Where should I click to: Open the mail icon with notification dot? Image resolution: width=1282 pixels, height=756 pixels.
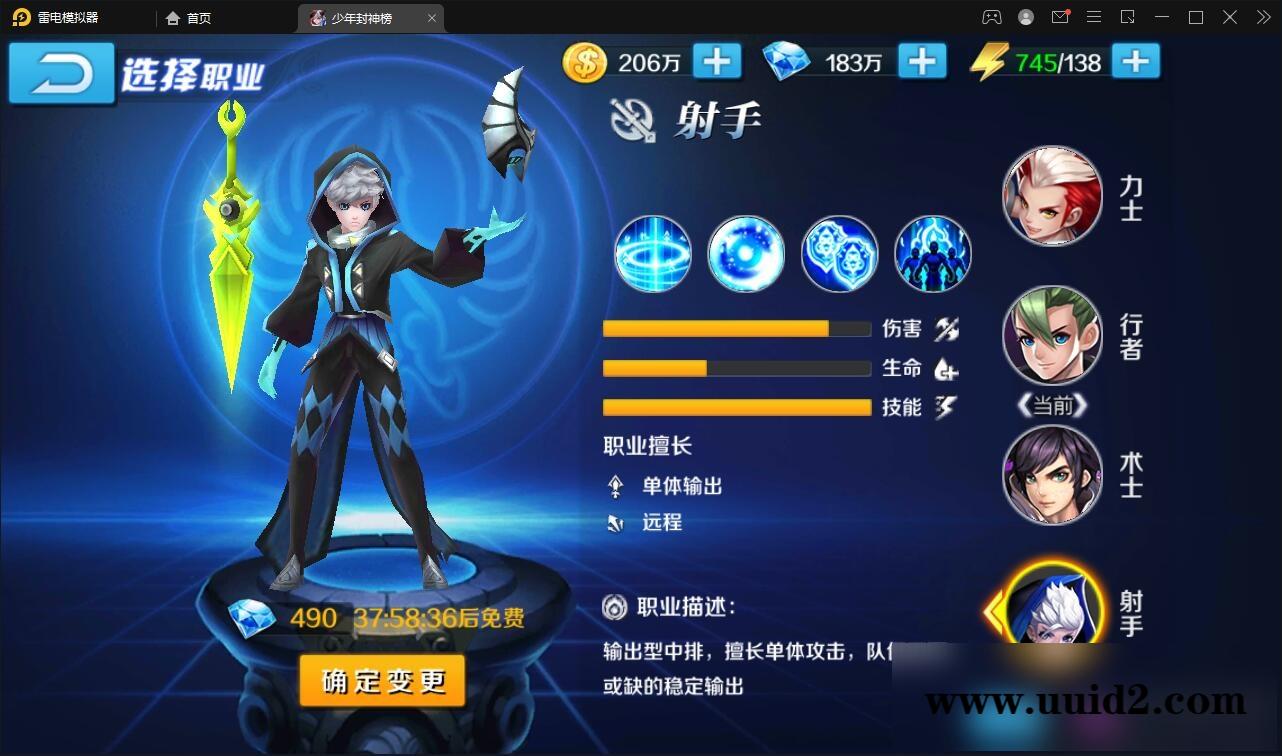pos(1061,17)
